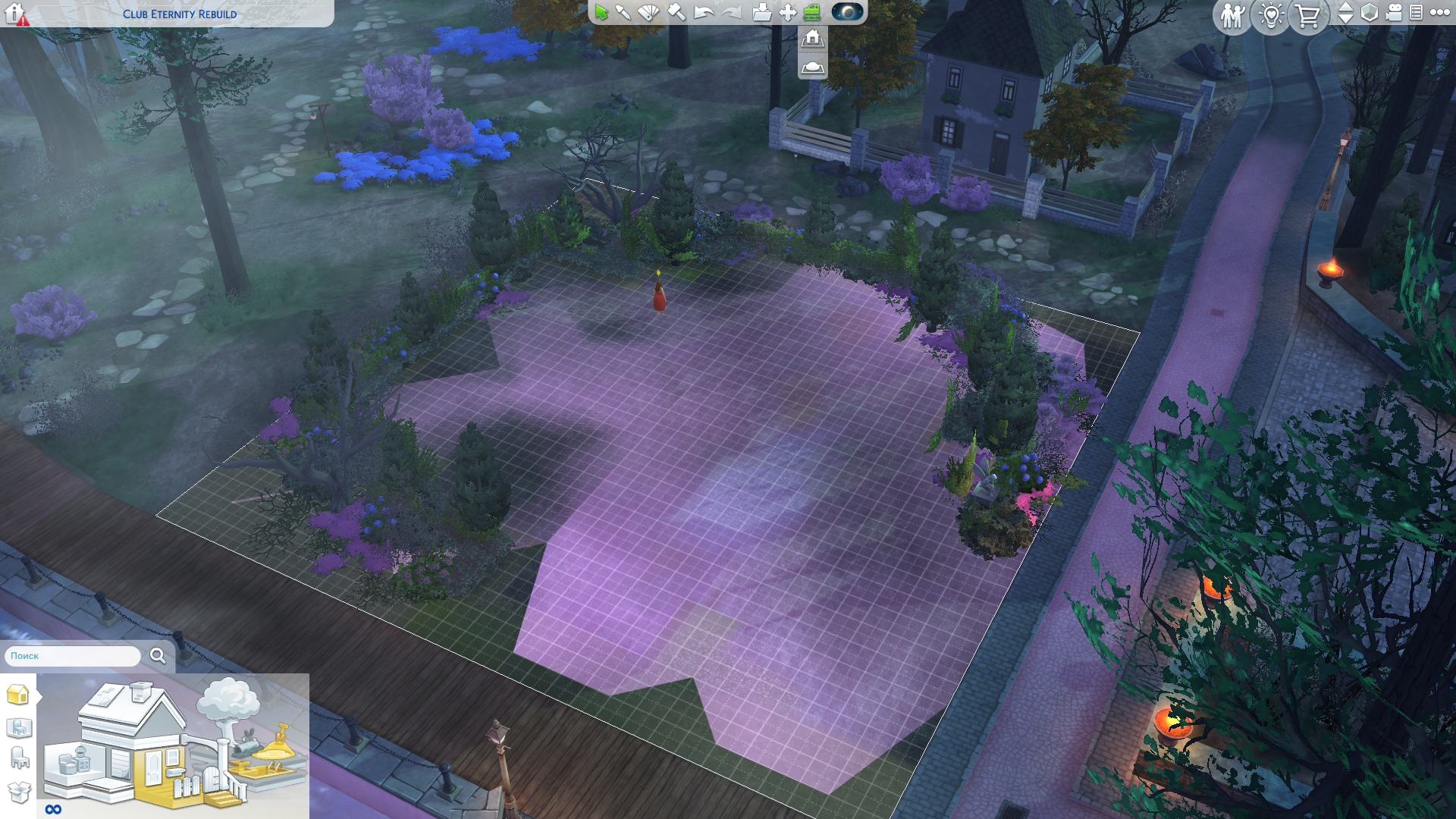Change floor level with up-down arrows
Screen dimensions: 1456x819
[x=1345, y=13]
